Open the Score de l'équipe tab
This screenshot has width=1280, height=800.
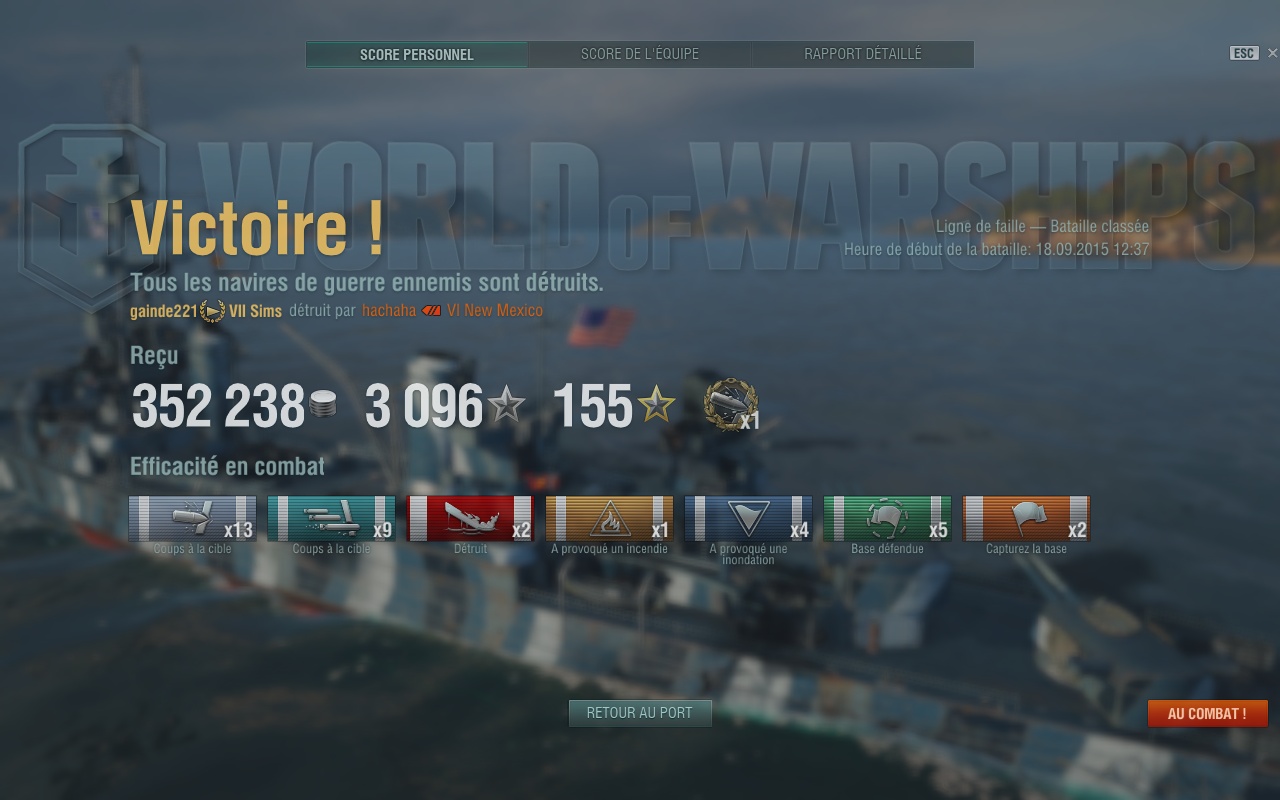pos(640,54)
